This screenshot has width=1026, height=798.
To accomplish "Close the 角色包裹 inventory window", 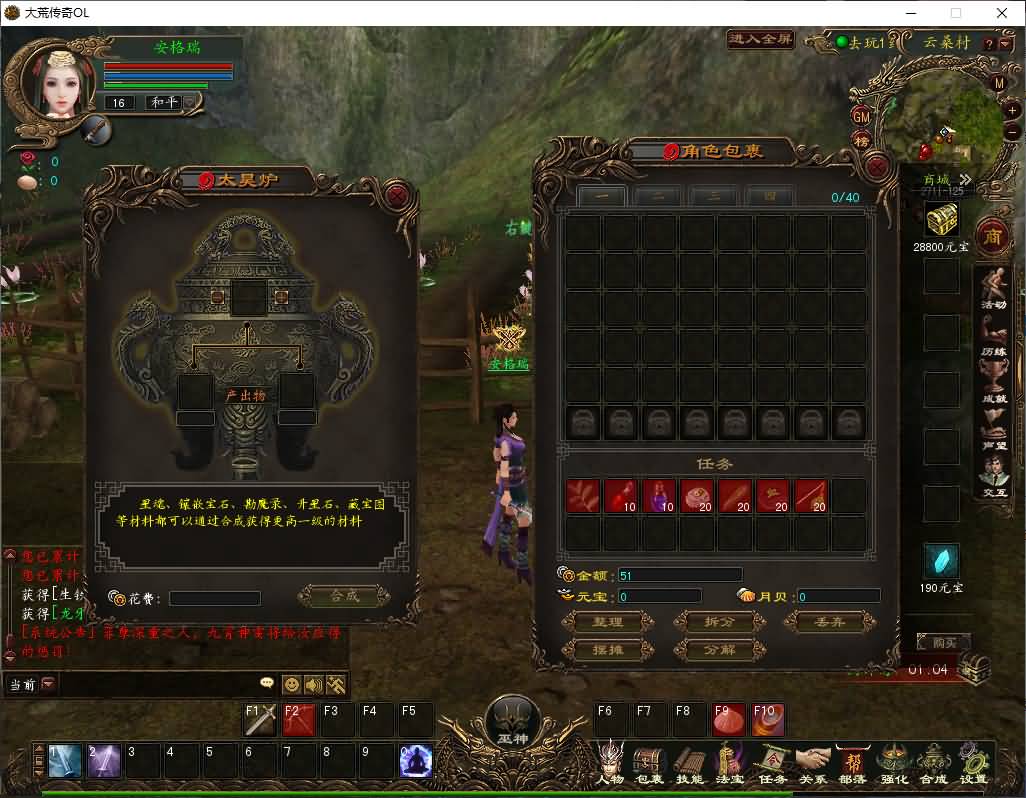I will (877, 165).
